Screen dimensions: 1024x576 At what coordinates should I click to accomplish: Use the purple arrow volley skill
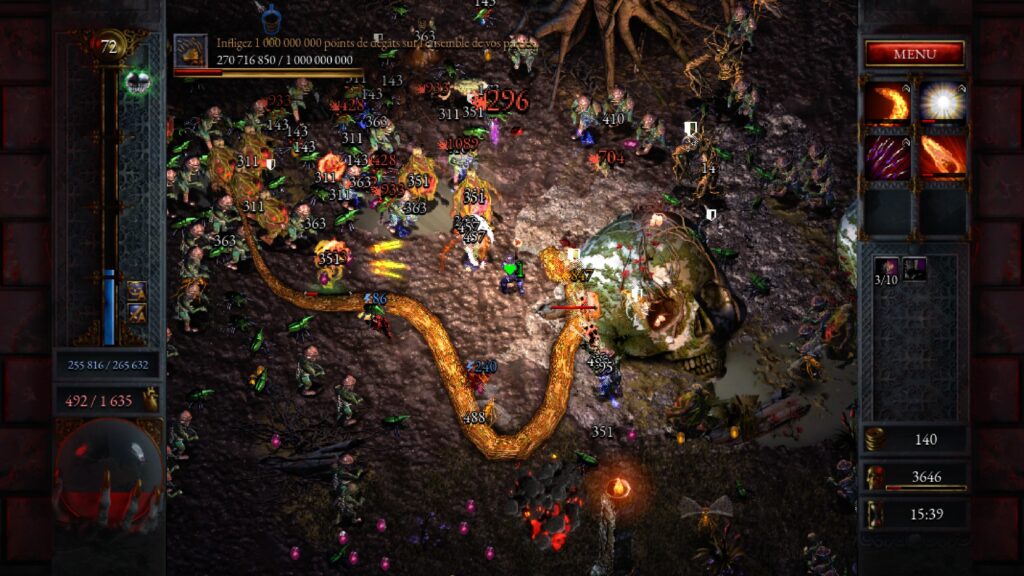(887, 157)
